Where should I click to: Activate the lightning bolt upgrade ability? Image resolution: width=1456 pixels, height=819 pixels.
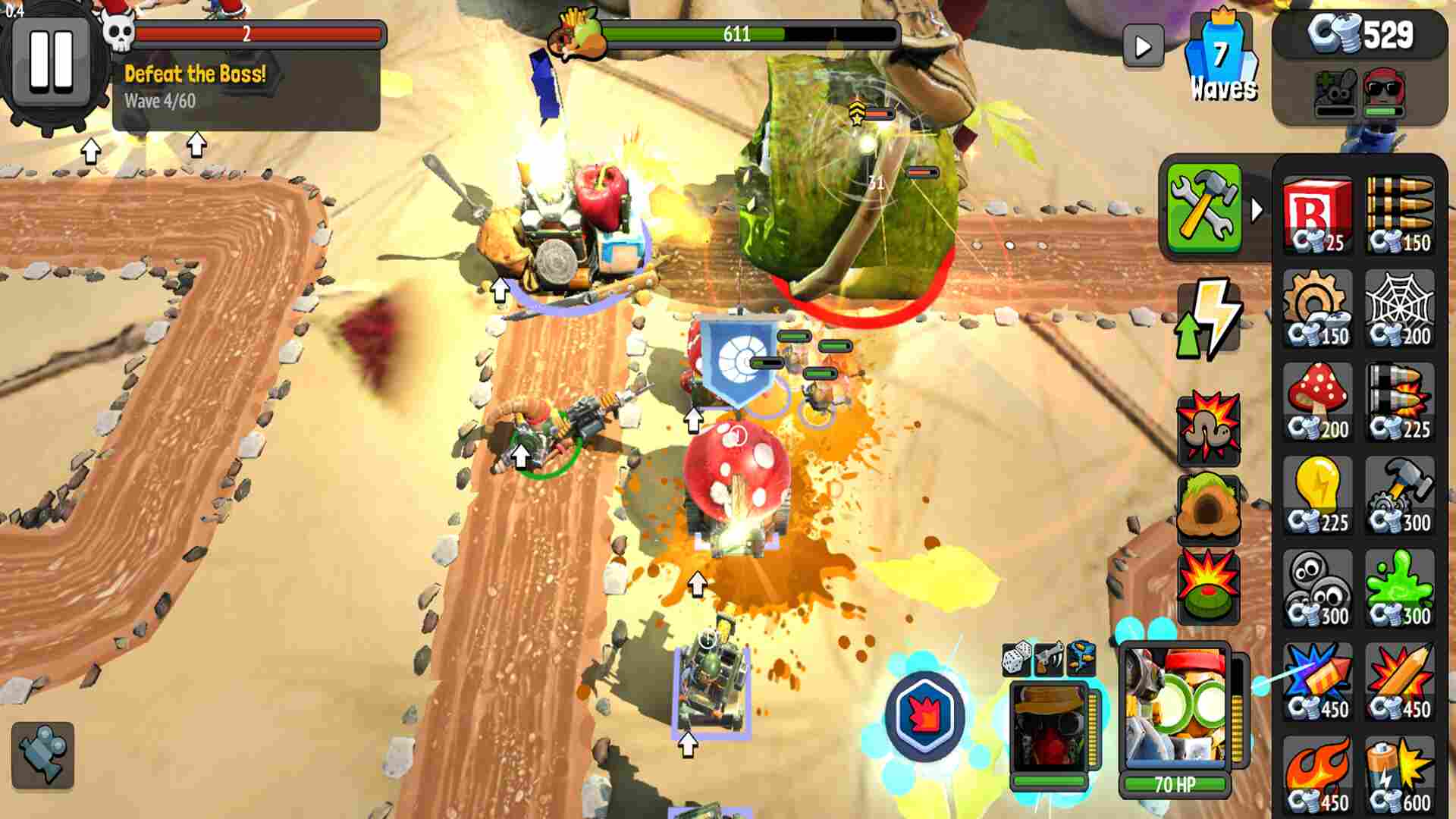click(1209, 318)
